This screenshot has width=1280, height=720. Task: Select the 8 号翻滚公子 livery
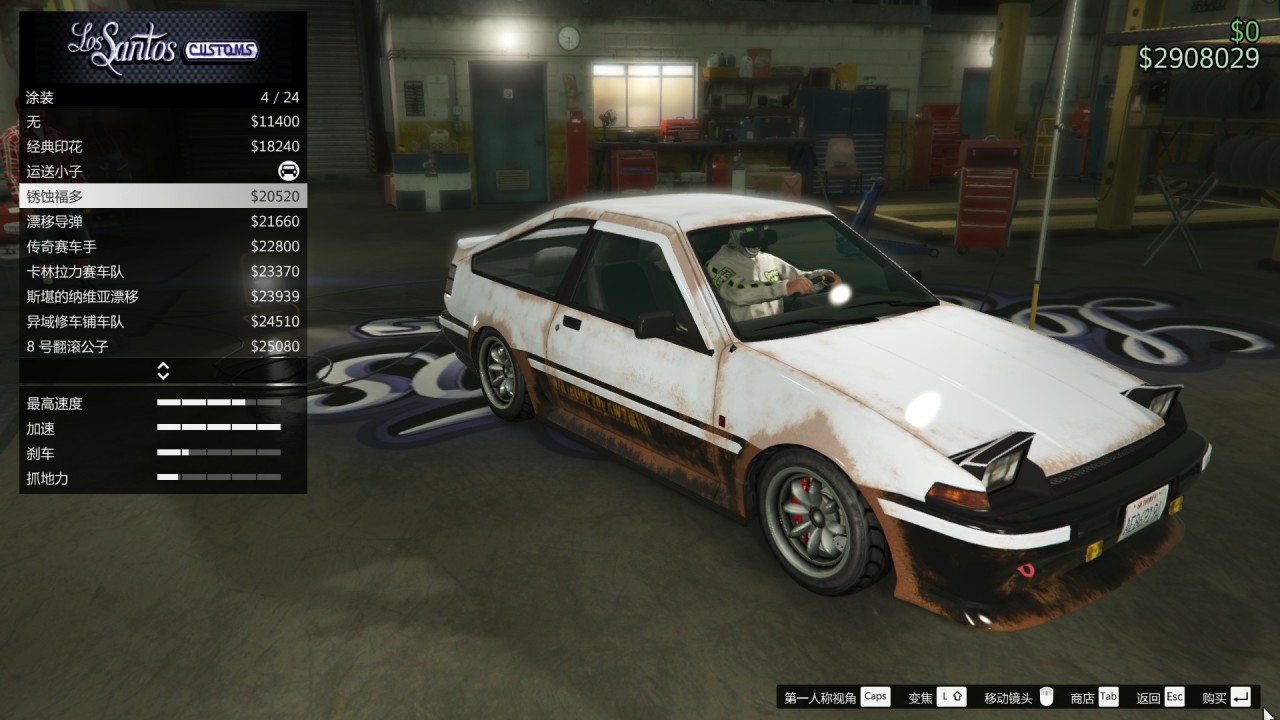coord(120,346)
